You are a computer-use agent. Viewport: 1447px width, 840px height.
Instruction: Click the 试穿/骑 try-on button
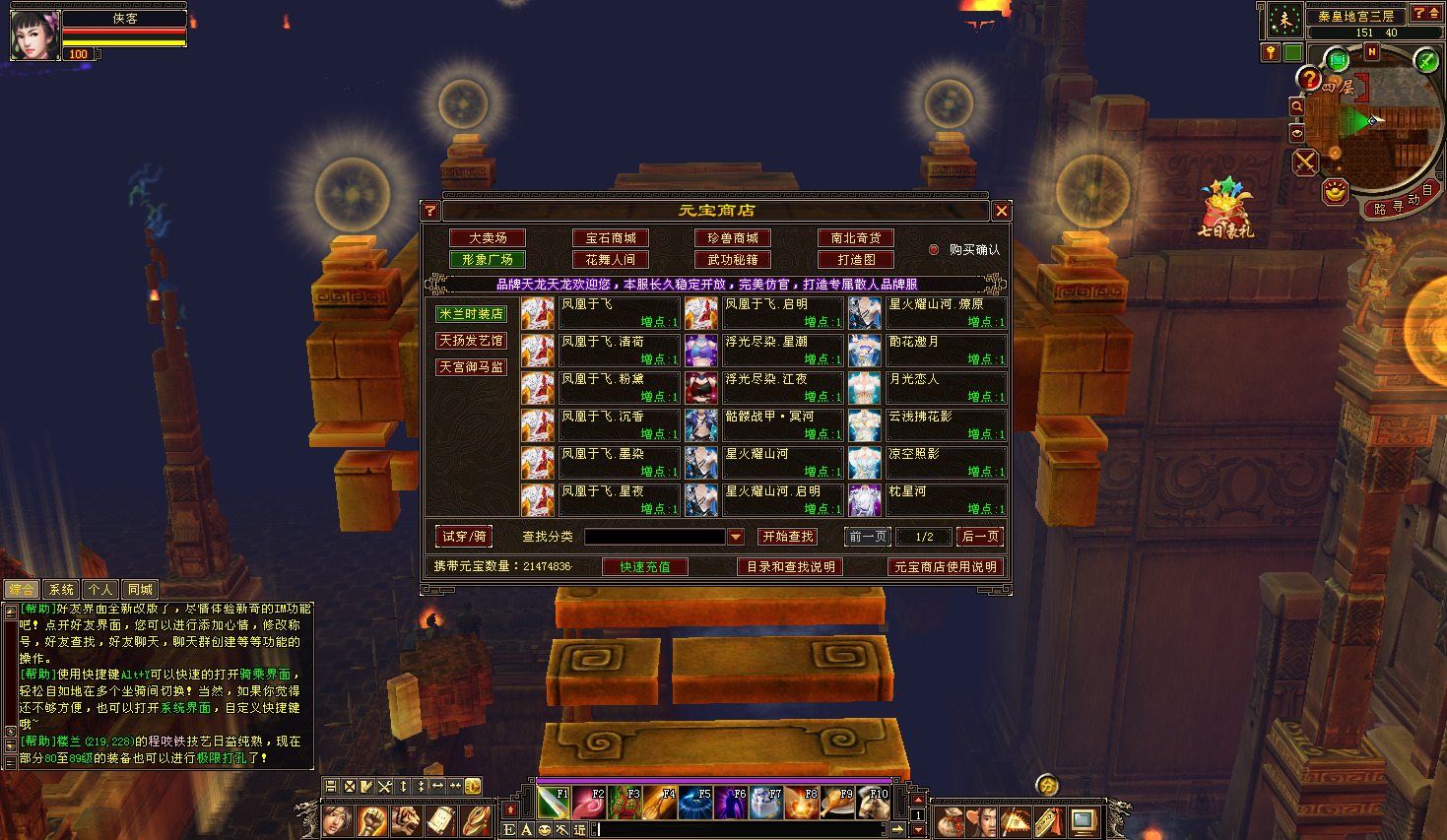(464, 537)
